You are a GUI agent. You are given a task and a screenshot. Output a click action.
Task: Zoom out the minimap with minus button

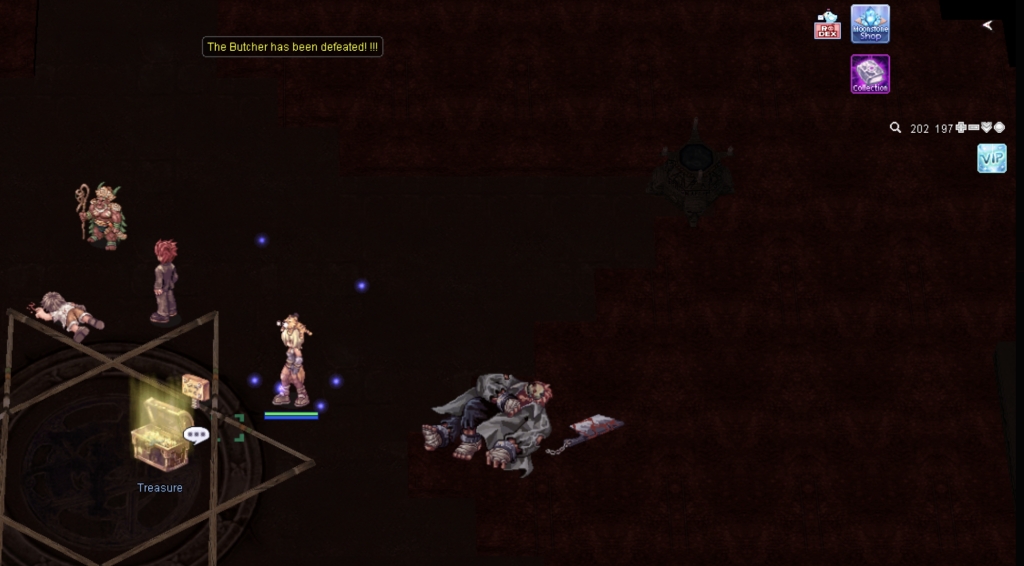974,128
